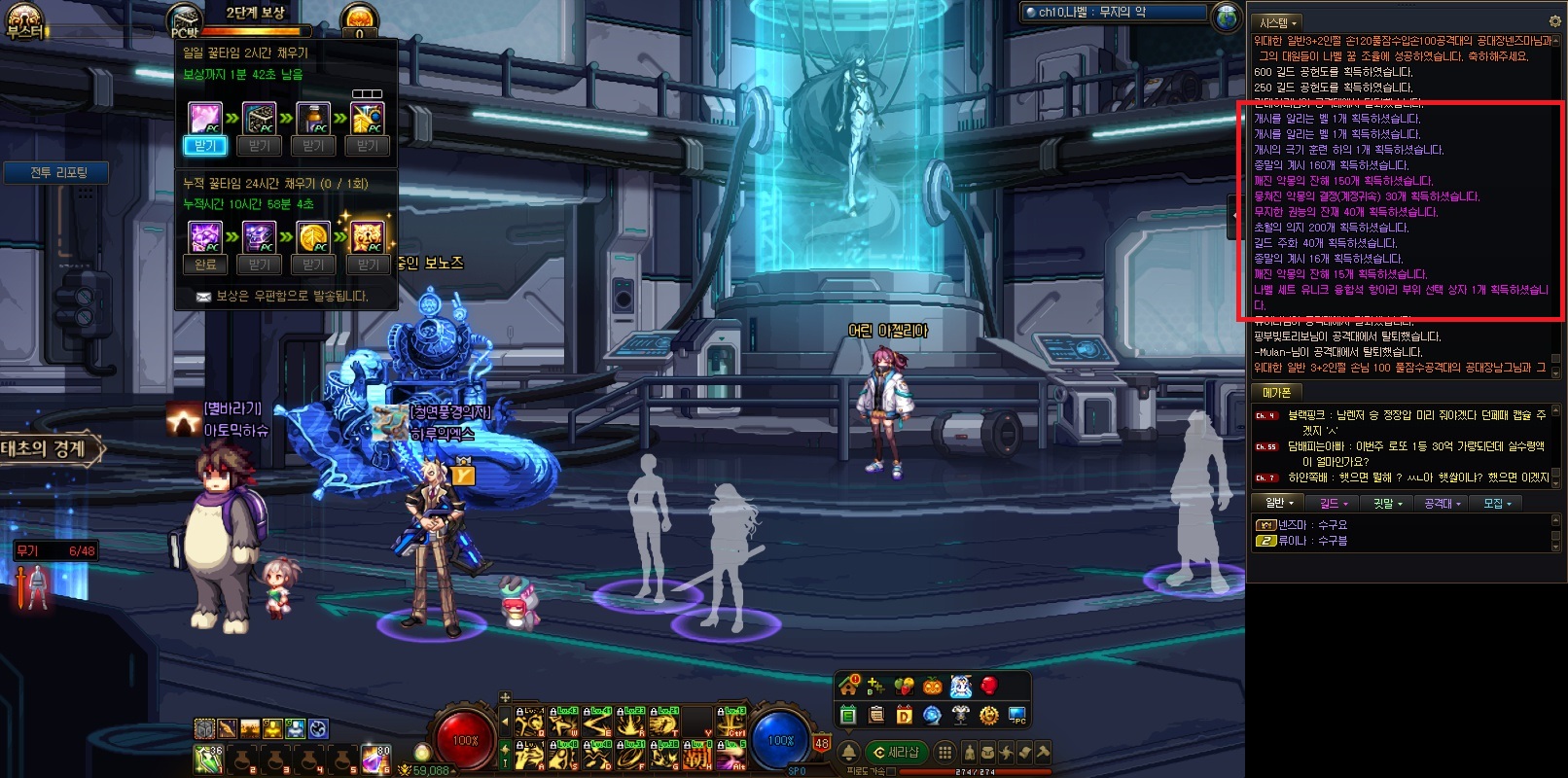The image size is (1568, 778).
Task: Switch chat to the 귓말 whisper tab
Action: [x=1387, y=504]
